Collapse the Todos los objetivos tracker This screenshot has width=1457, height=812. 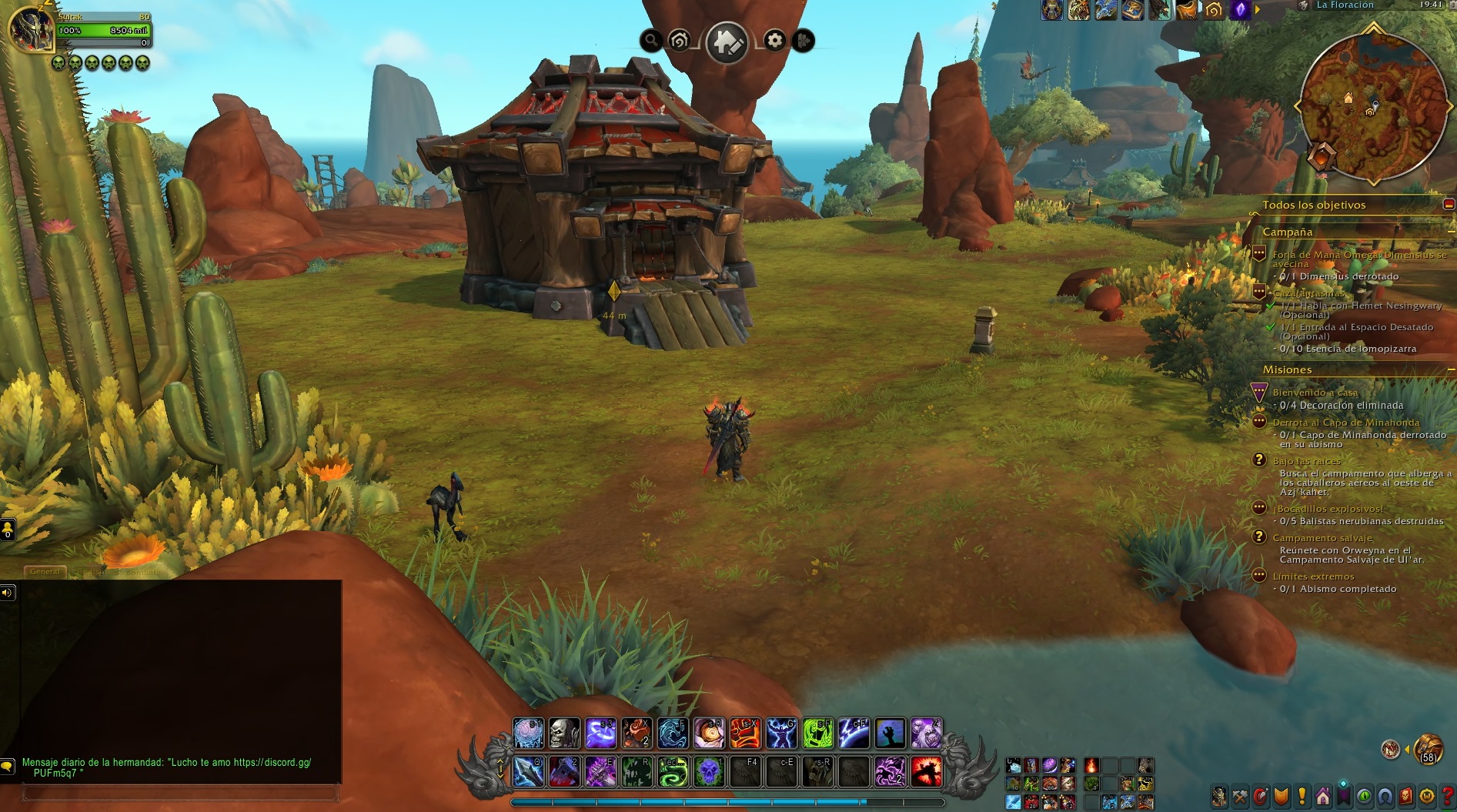1449,205
